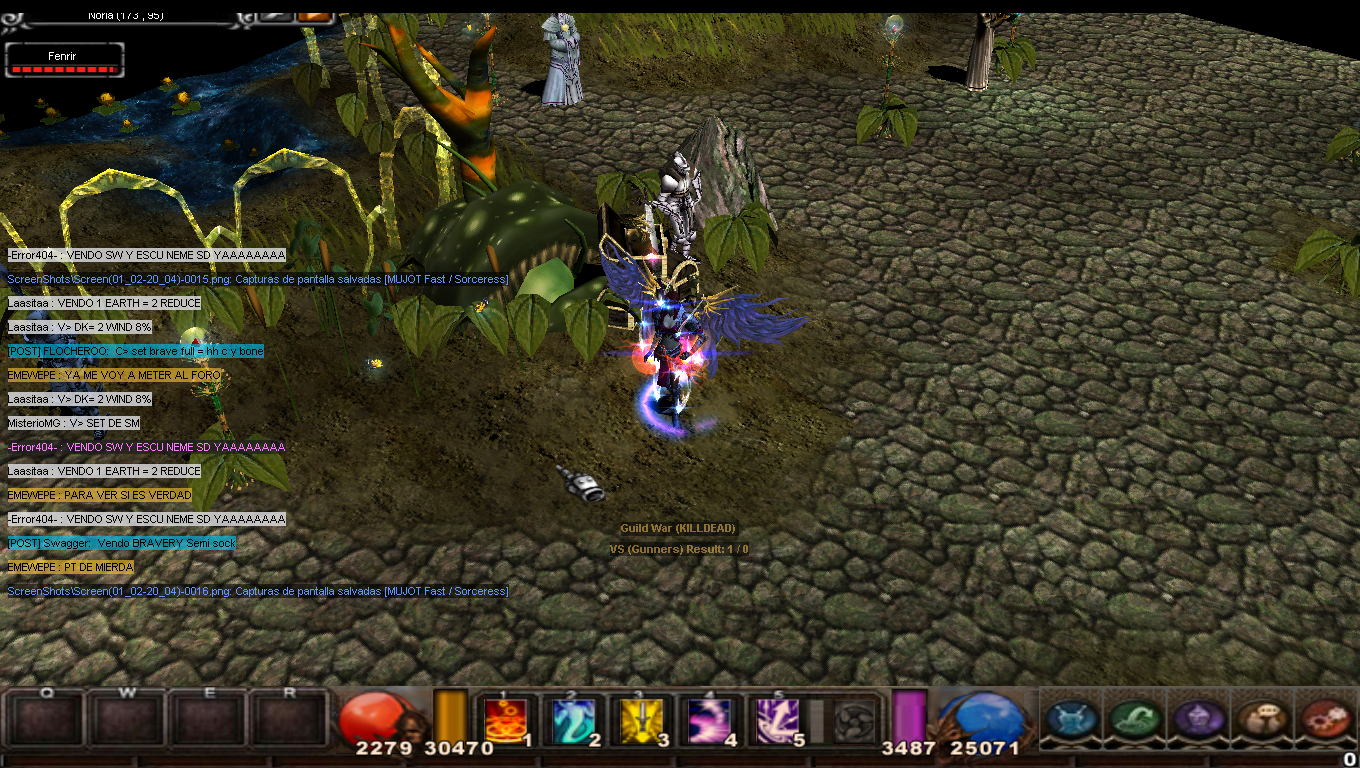1360x768 pixels.
Task: Open the red gears system menu
Action: click(1325, 719)
